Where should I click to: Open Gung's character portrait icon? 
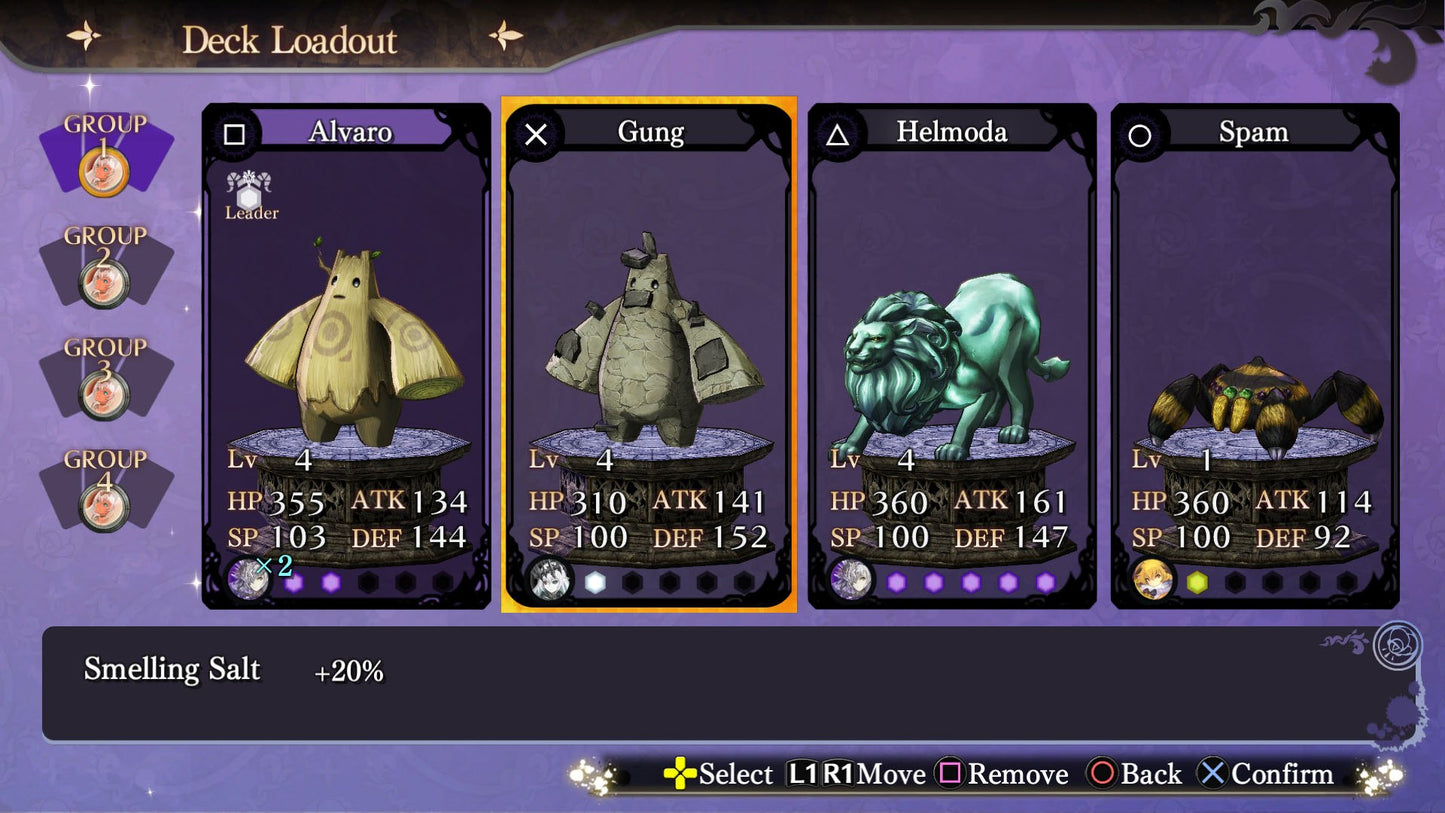coord(552,578)
